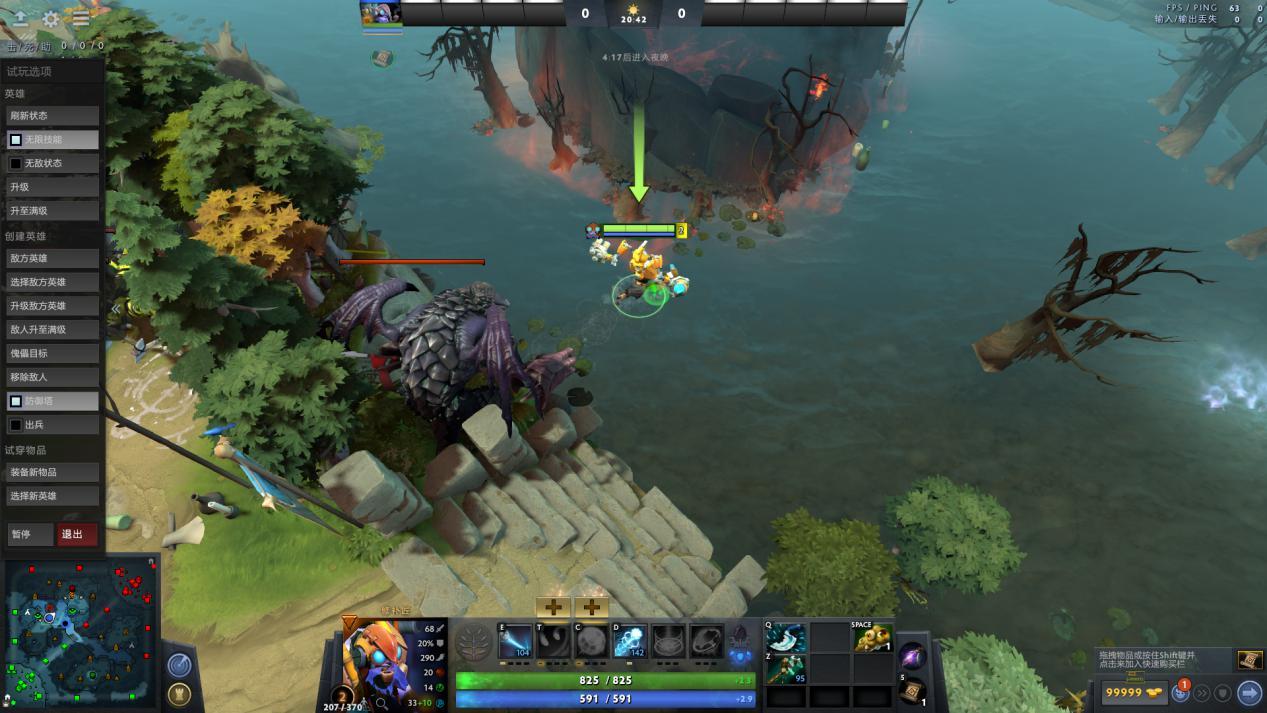Spawn an enemy with 敌方英雄 button
Screen dimensions: 1267x713
53,258
